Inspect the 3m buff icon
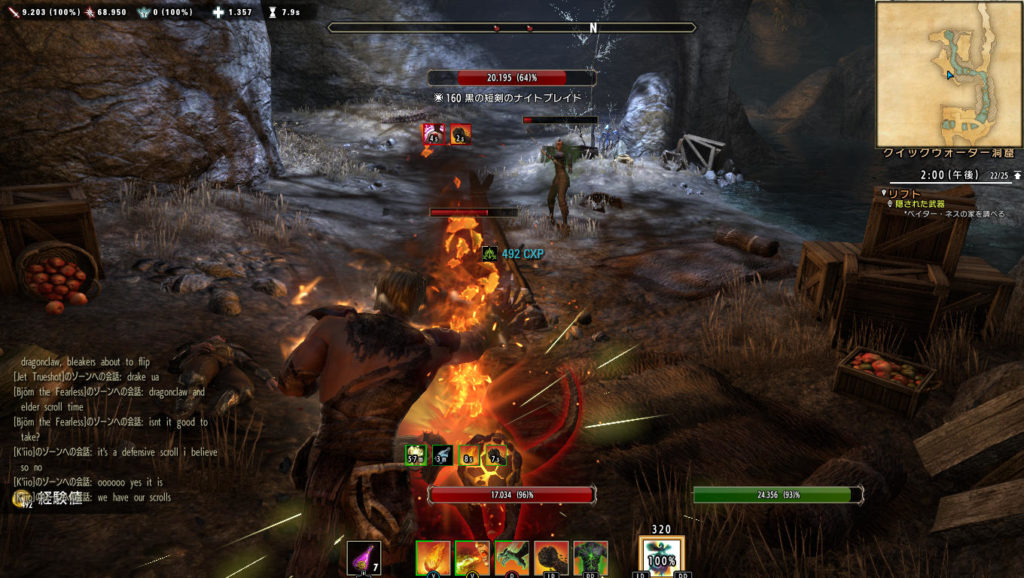Image resolution: width=1024 pixels, height=578 pixels. [442, 455]
